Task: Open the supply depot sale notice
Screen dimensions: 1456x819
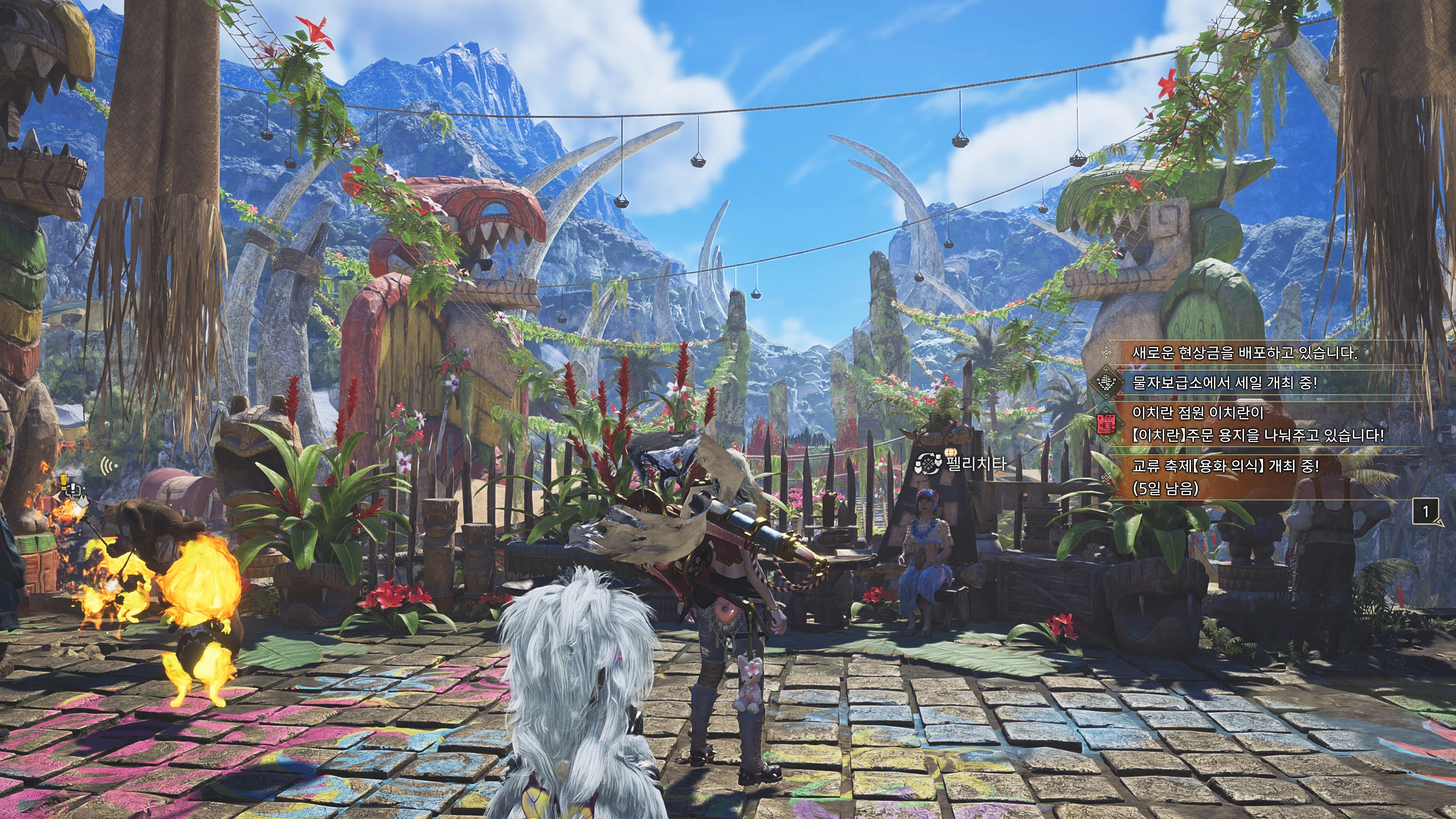Action: [x=1224, y=383]
